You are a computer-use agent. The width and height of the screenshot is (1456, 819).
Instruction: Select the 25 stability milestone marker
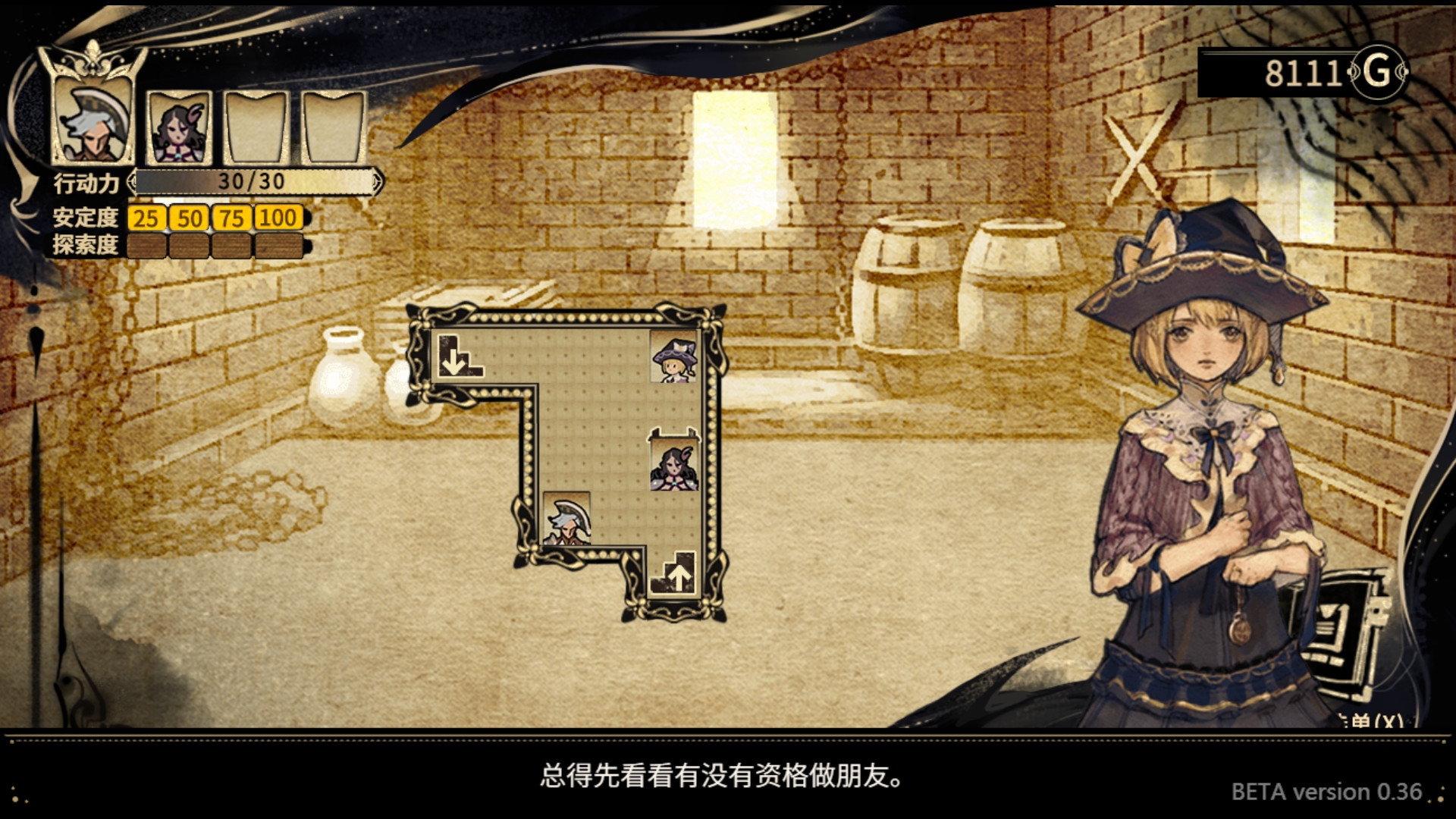point(146,218)
